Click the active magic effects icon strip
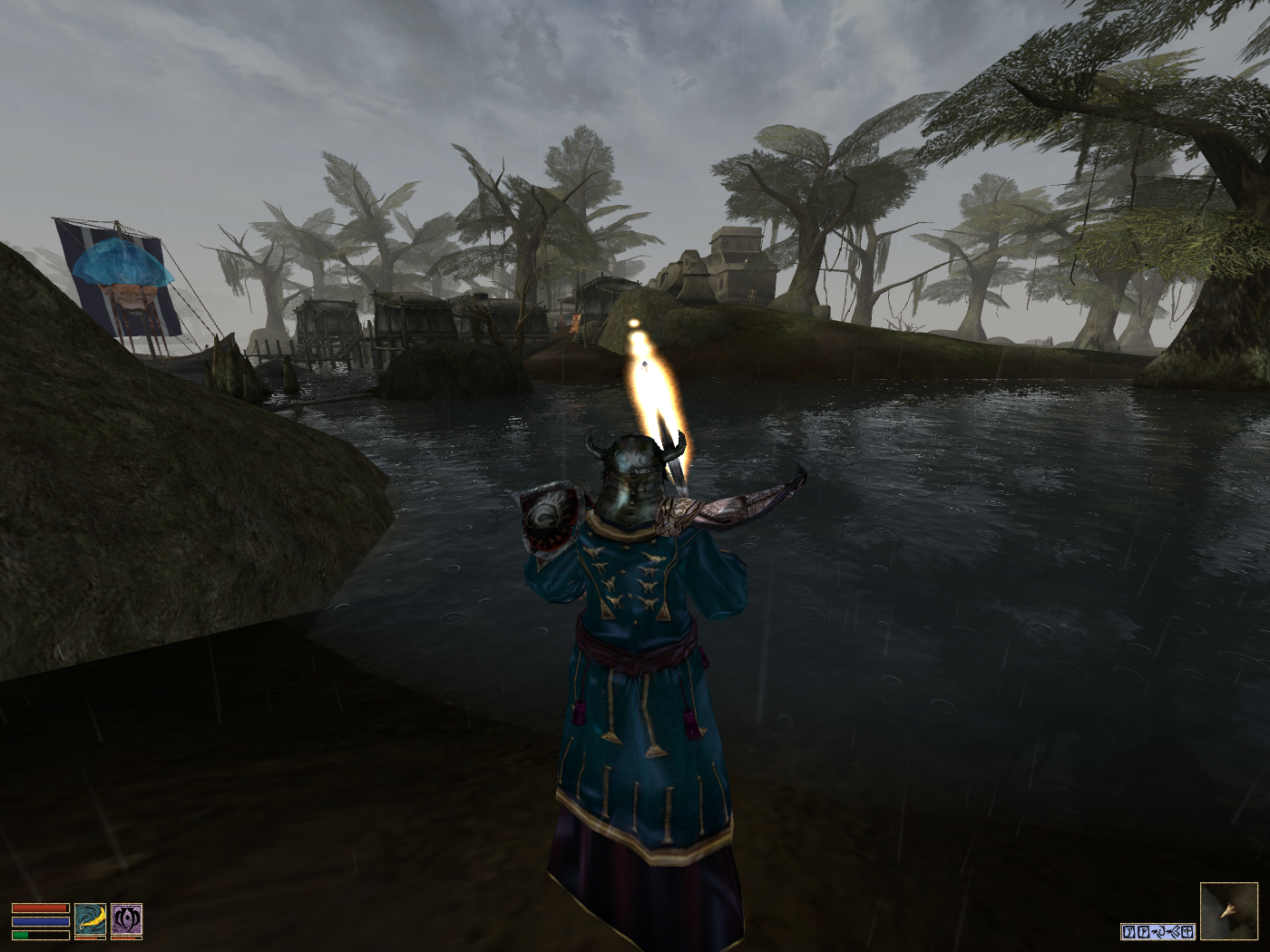Screen dimensions: 1270x952 (1158, 931)
